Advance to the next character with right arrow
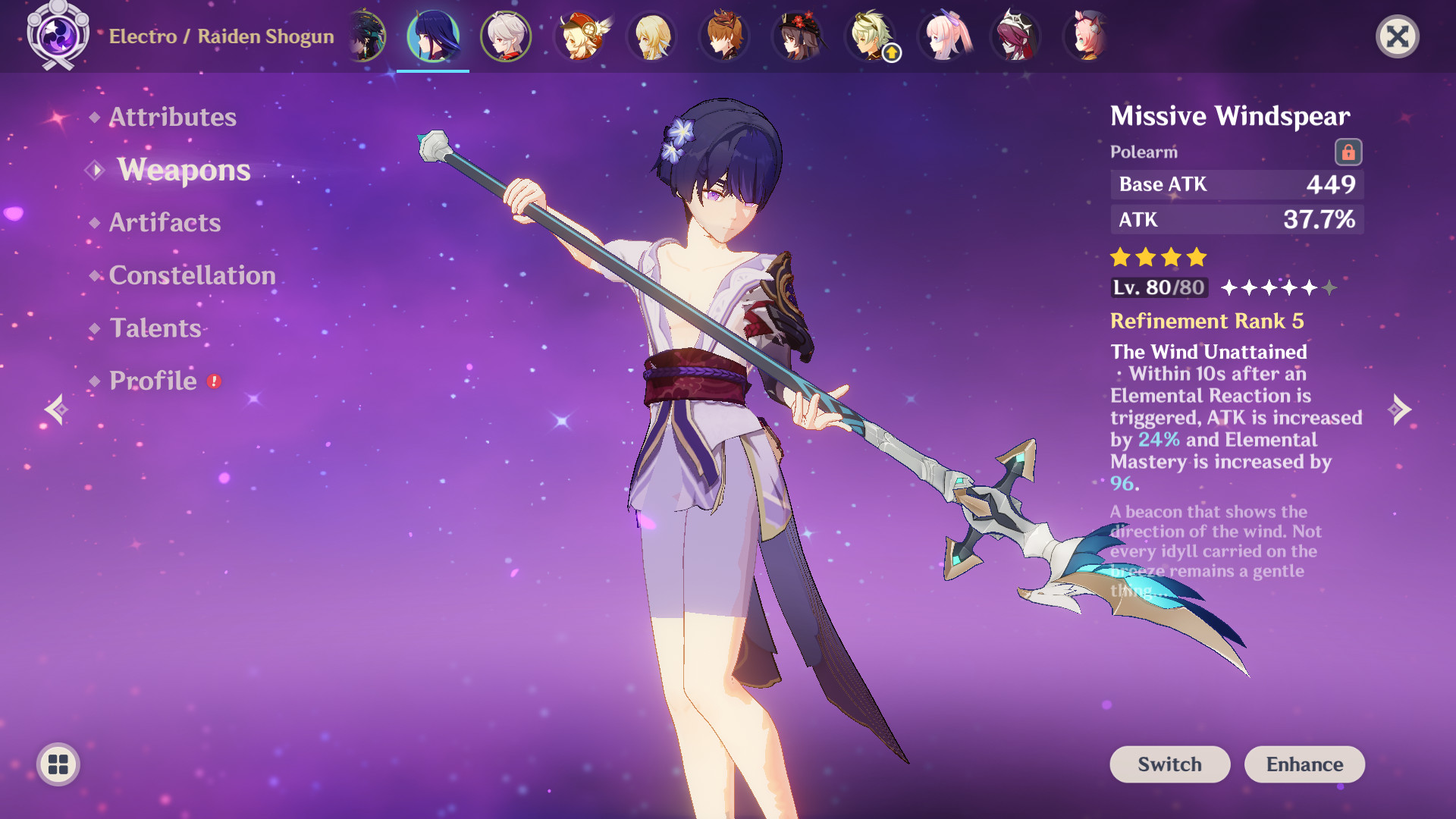Viewport: 1456px width, 819px height. (x=1399, y=409)
